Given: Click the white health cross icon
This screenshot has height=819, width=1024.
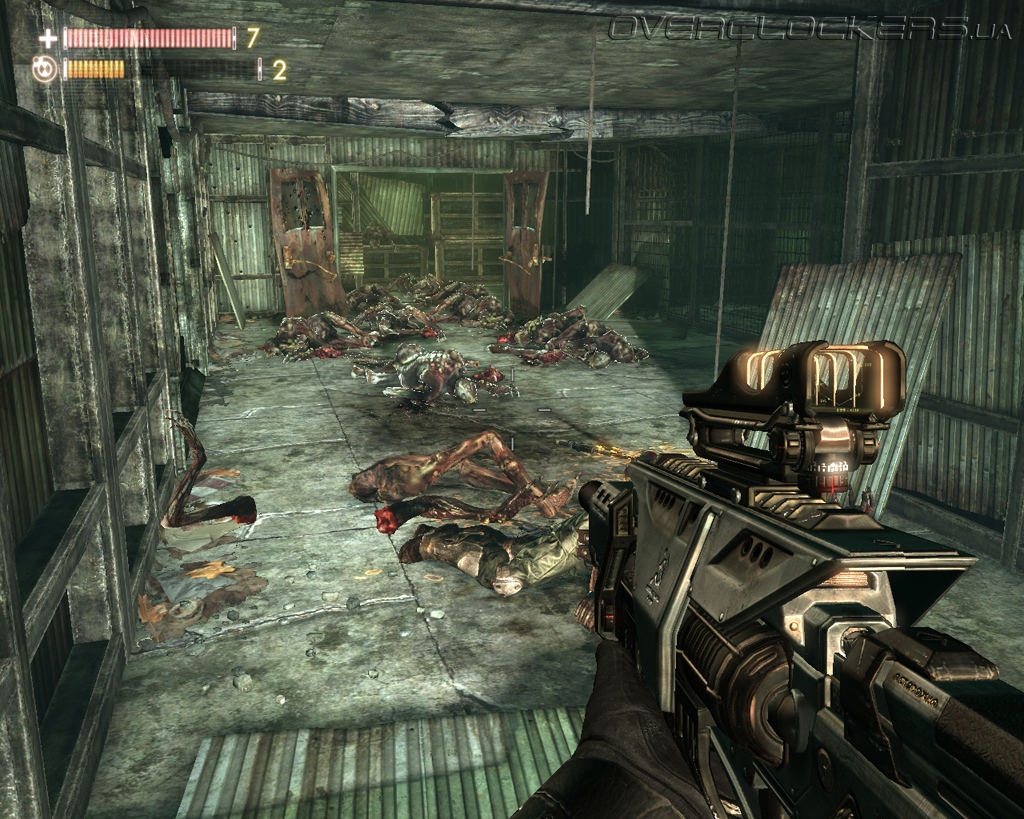Looking at the screenshot, I should tap(47, 39).
